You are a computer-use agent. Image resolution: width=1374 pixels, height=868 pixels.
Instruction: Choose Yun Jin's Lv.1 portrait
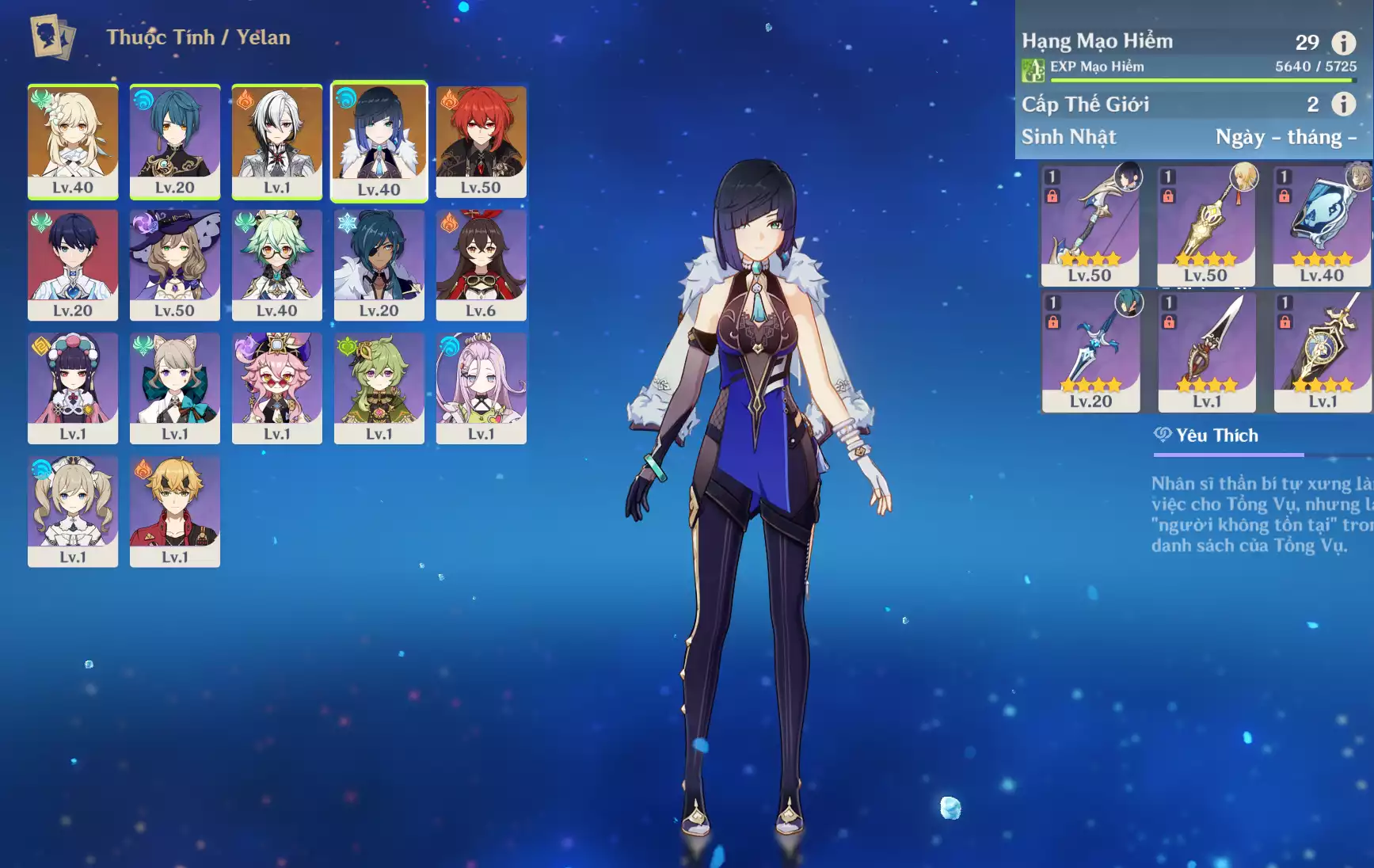click(x=73, y=387)
